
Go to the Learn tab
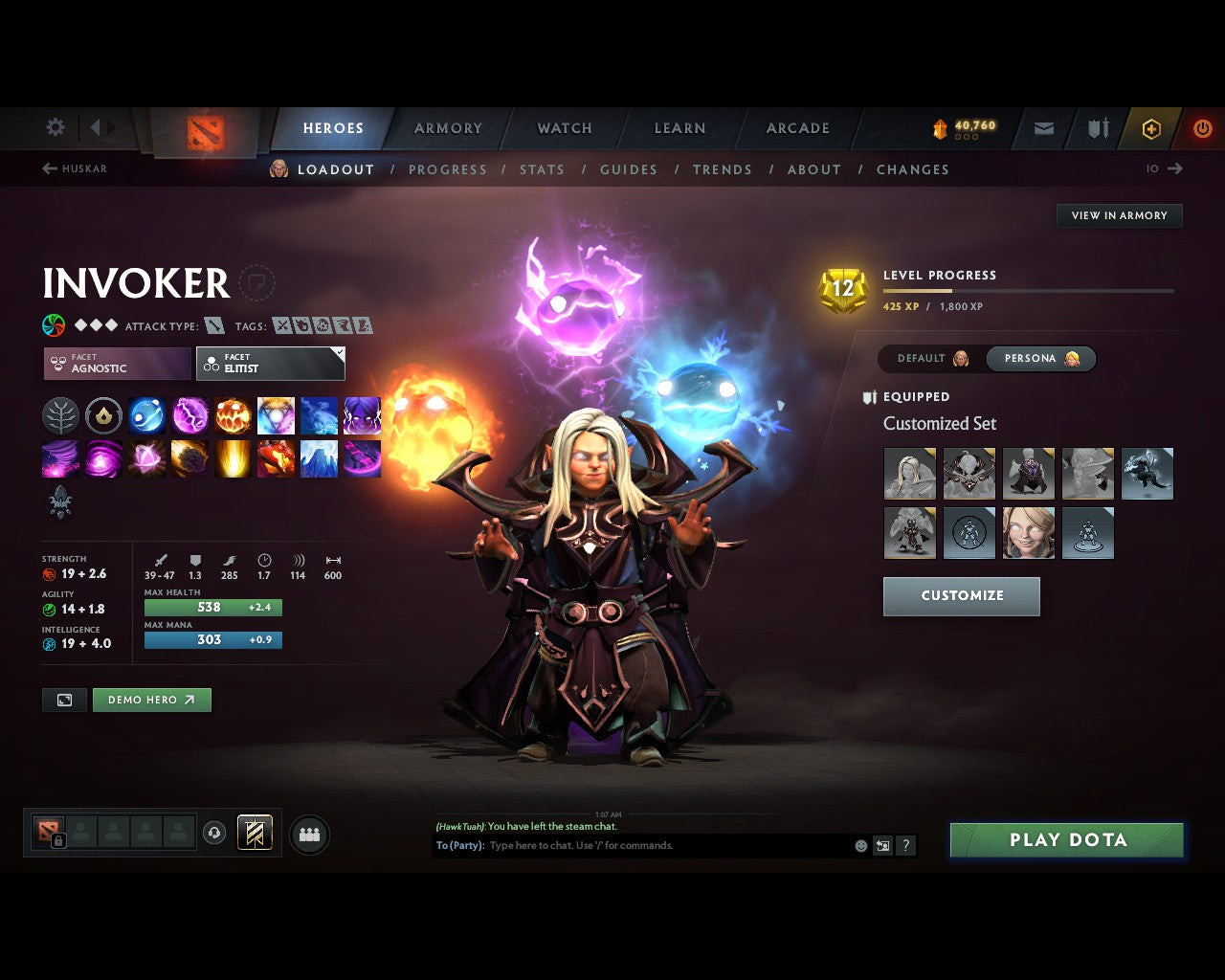click(679, 128)
